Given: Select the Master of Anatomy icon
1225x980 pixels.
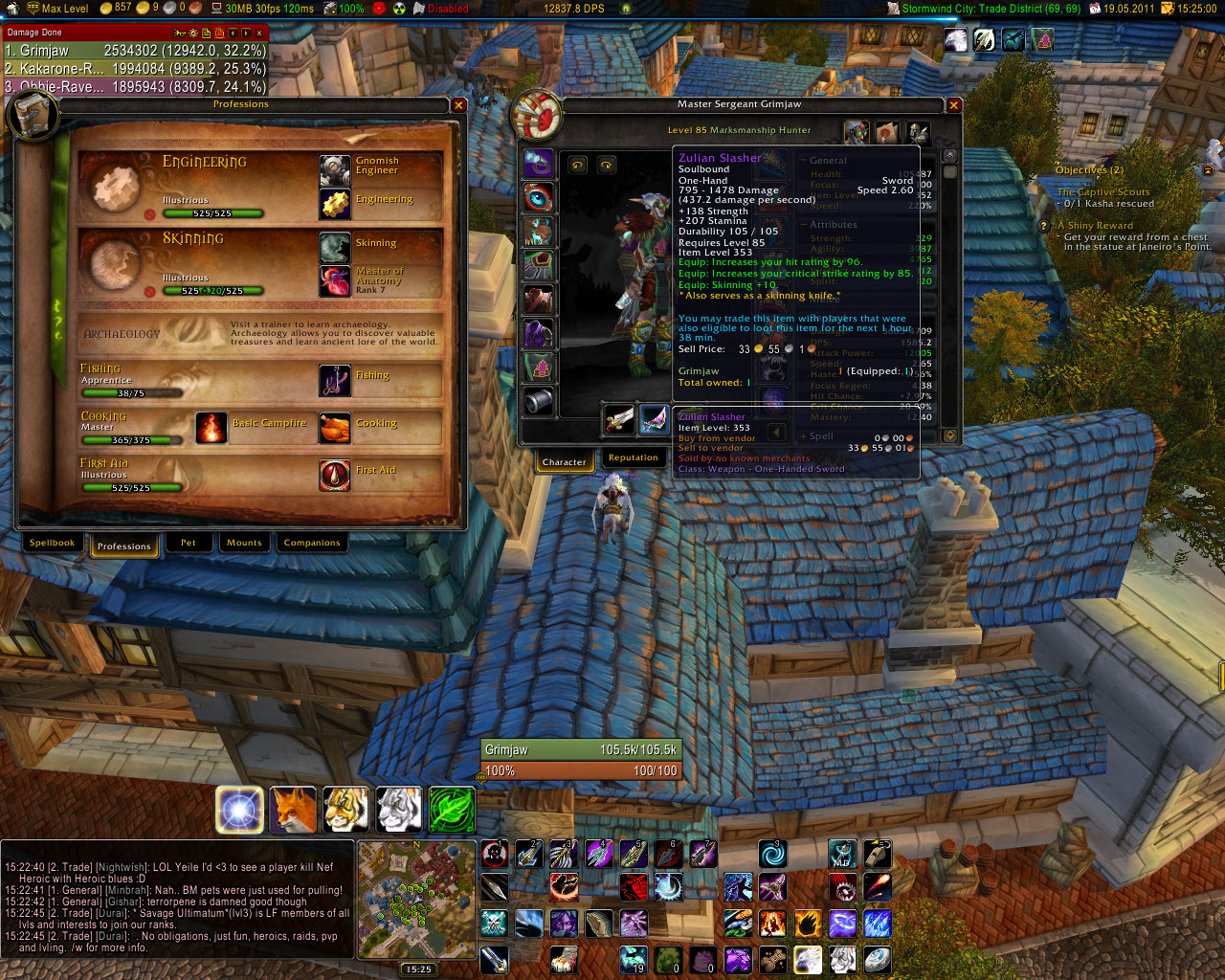Looking at the screenshot, I should (335, 281).
